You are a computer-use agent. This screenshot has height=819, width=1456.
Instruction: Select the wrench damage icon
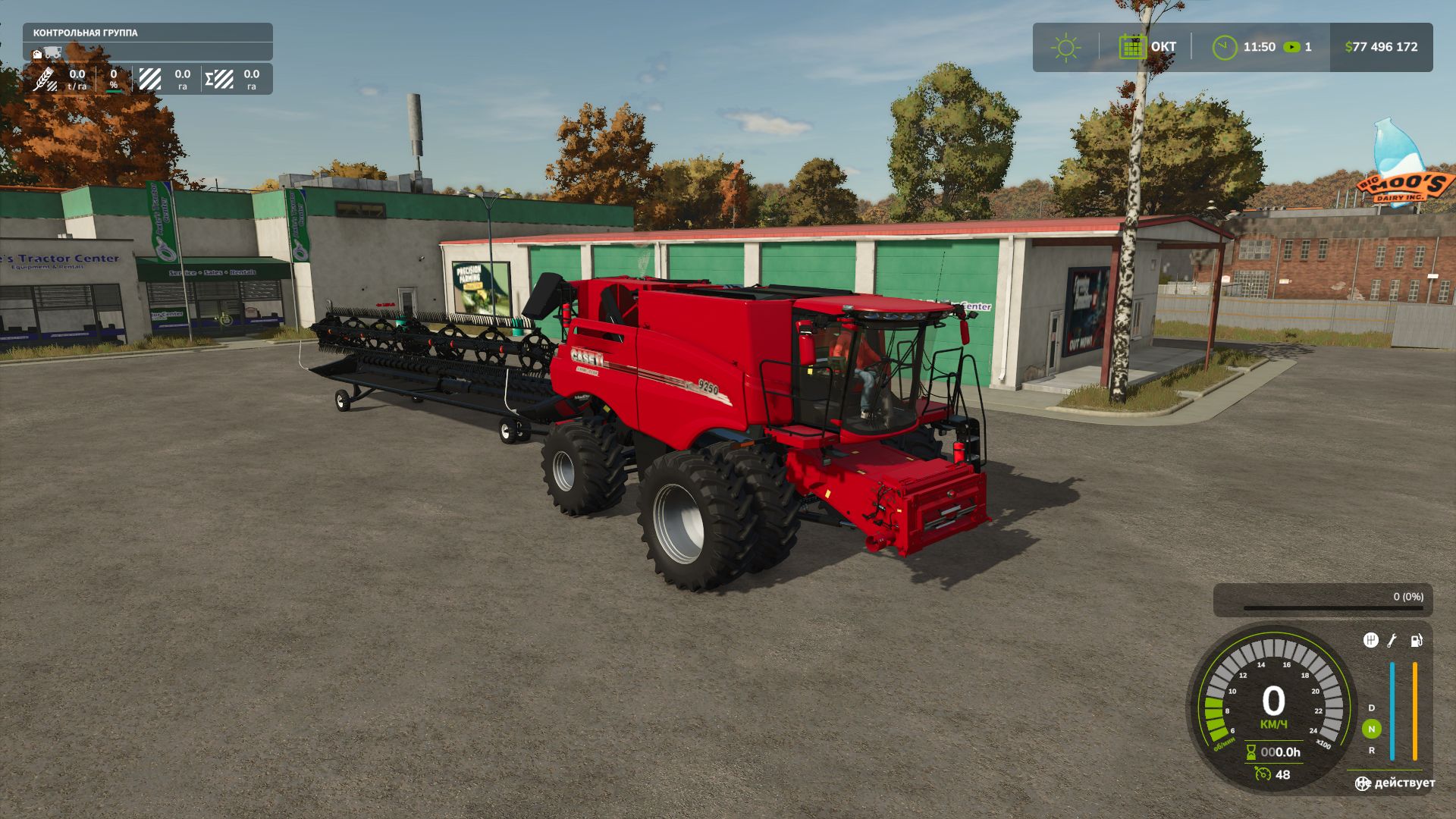(x=1392, y=641)
